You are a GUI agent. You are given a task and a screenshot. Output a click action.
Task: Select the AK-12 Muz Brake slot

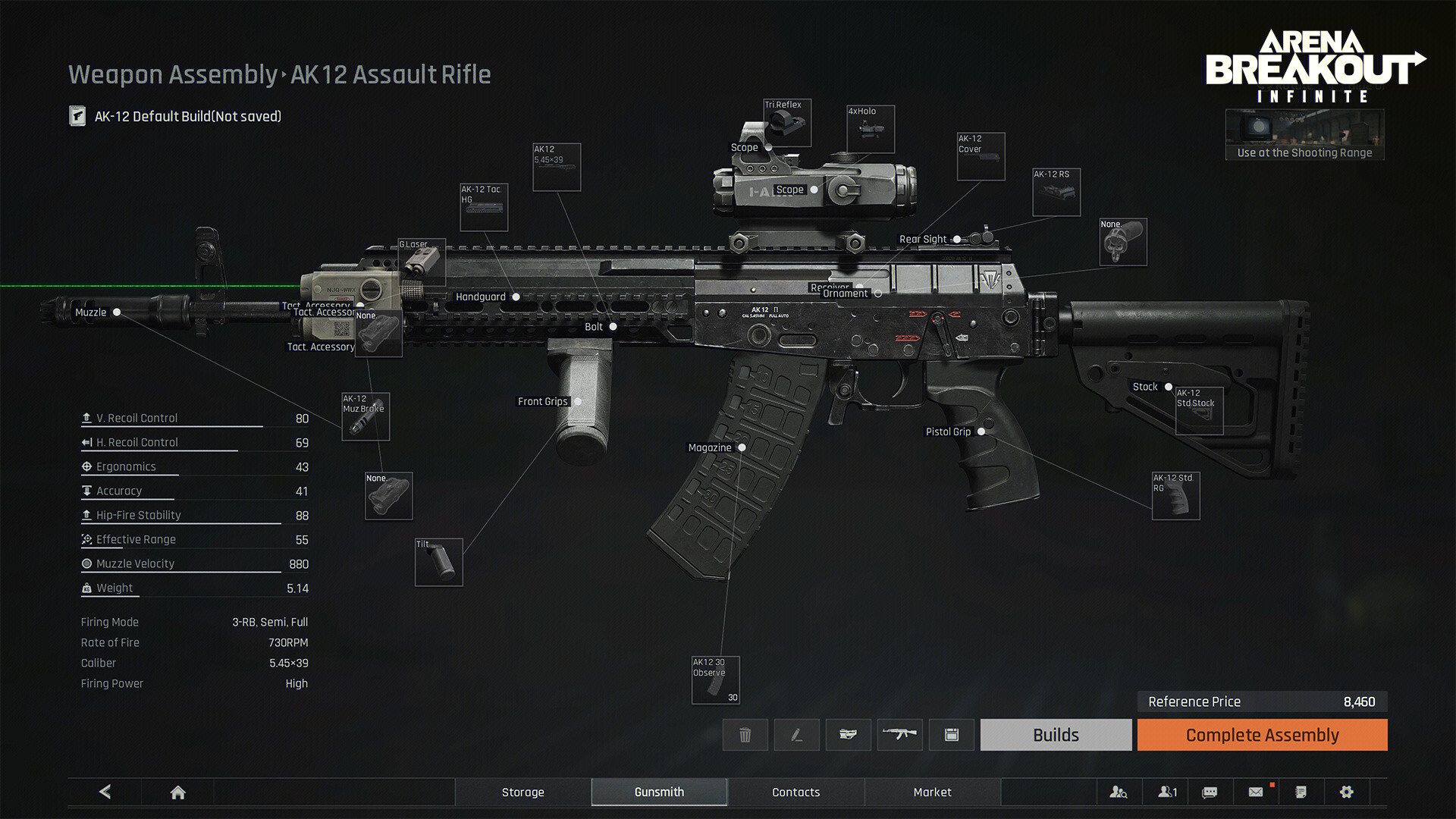[x=366, y=416]
